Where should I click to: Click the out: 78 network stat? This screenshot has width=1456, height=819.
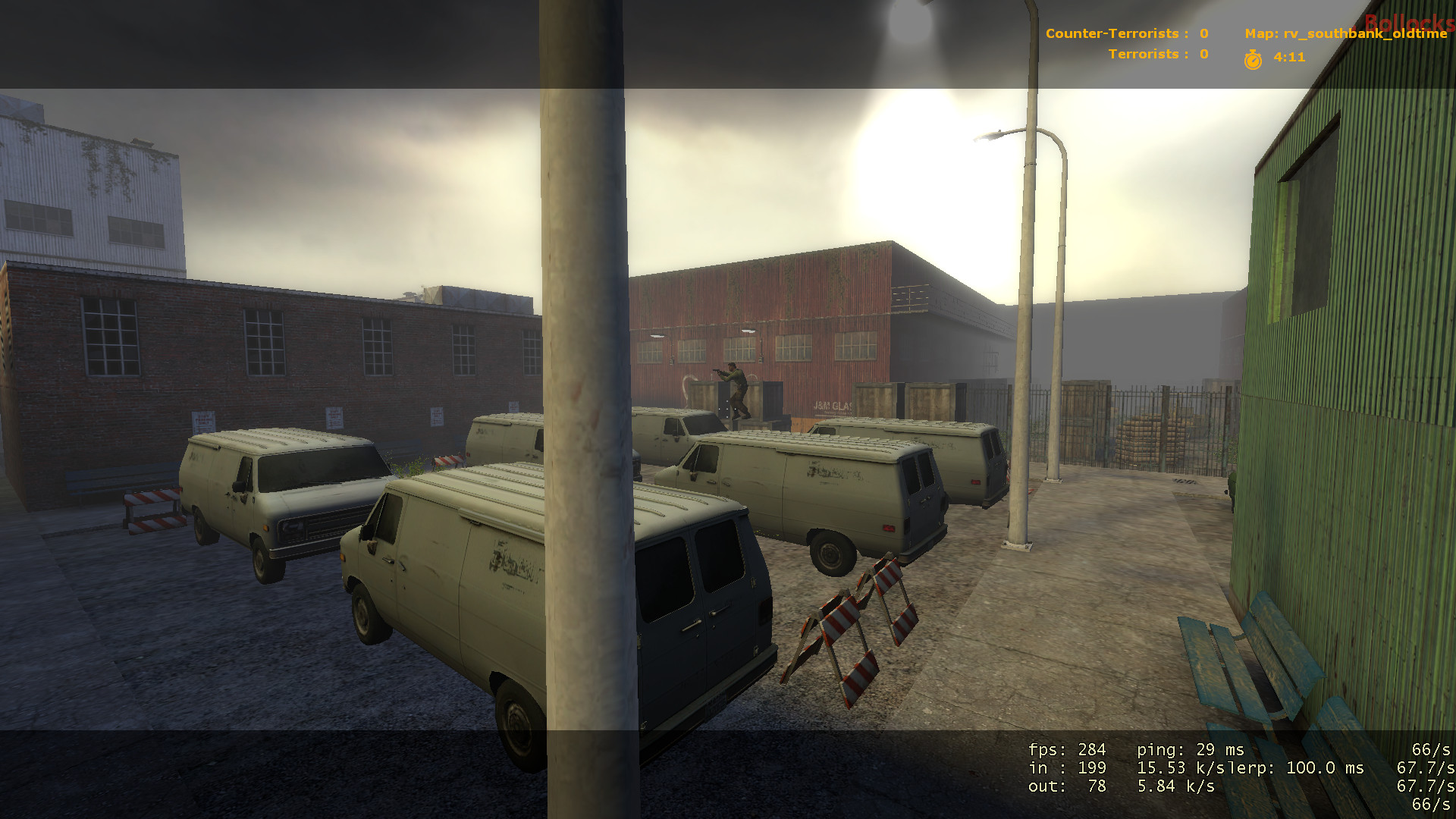pyautogui.click(x=1065, y=787)
